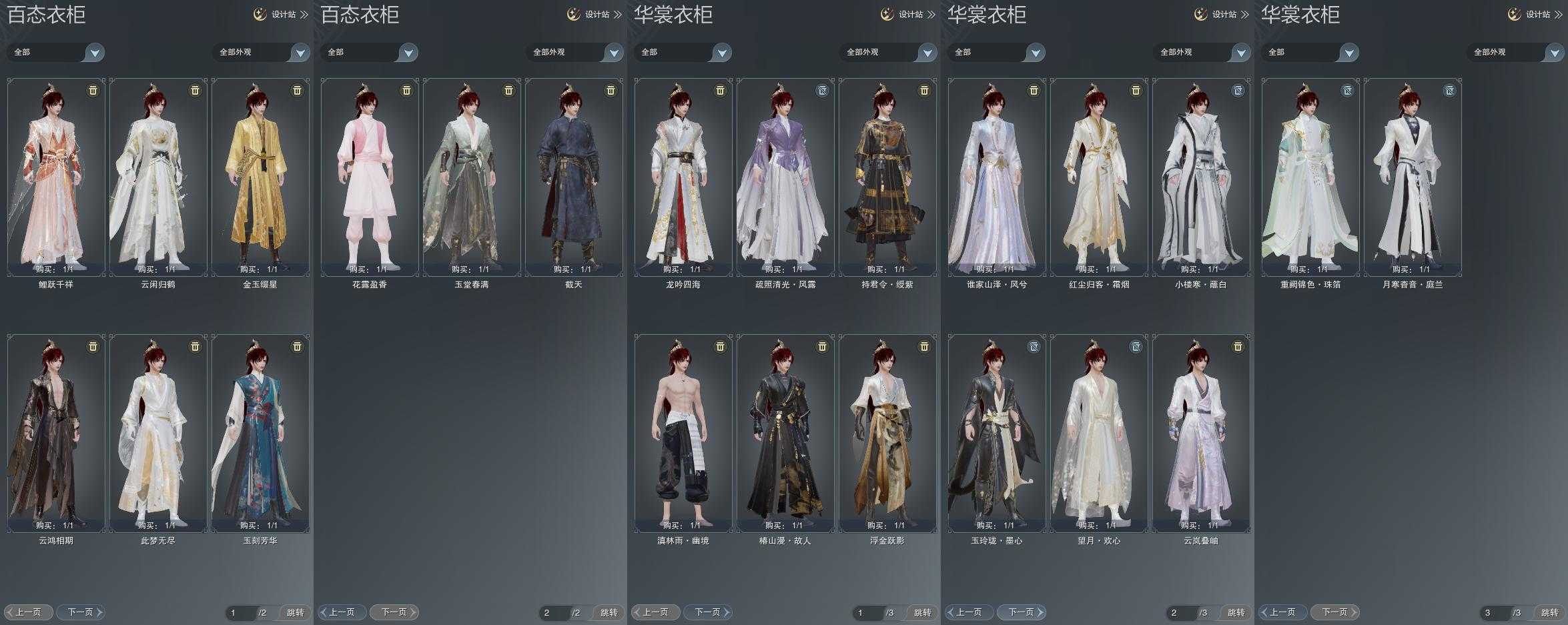Select the 浮金跃影 outfit card
This screenshot has height=625, width=1568.
pyautogui.click(x=887, y=434)
